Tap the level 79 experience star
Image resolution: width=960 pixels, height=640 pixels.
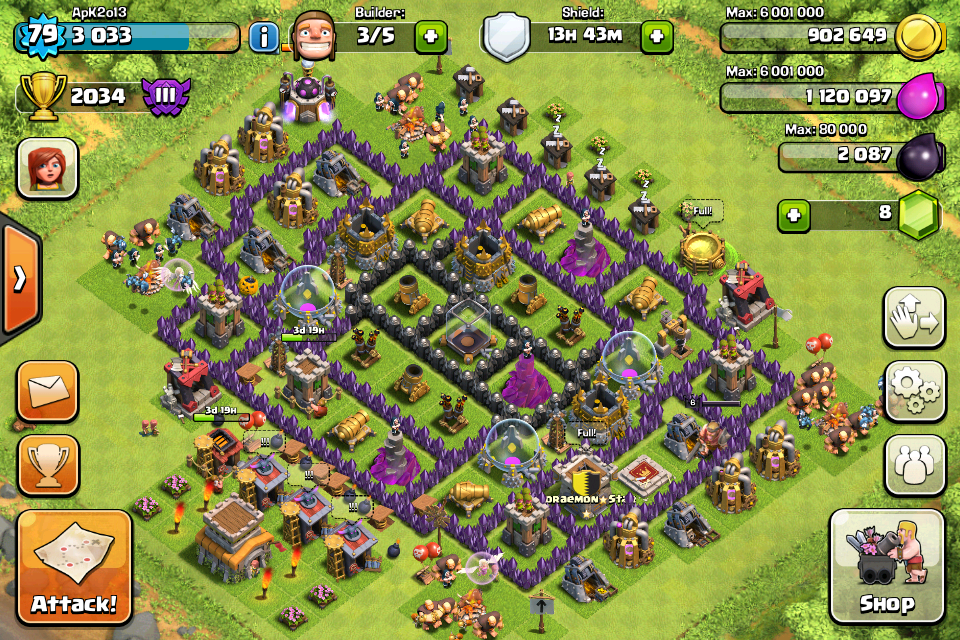(39, 36)
